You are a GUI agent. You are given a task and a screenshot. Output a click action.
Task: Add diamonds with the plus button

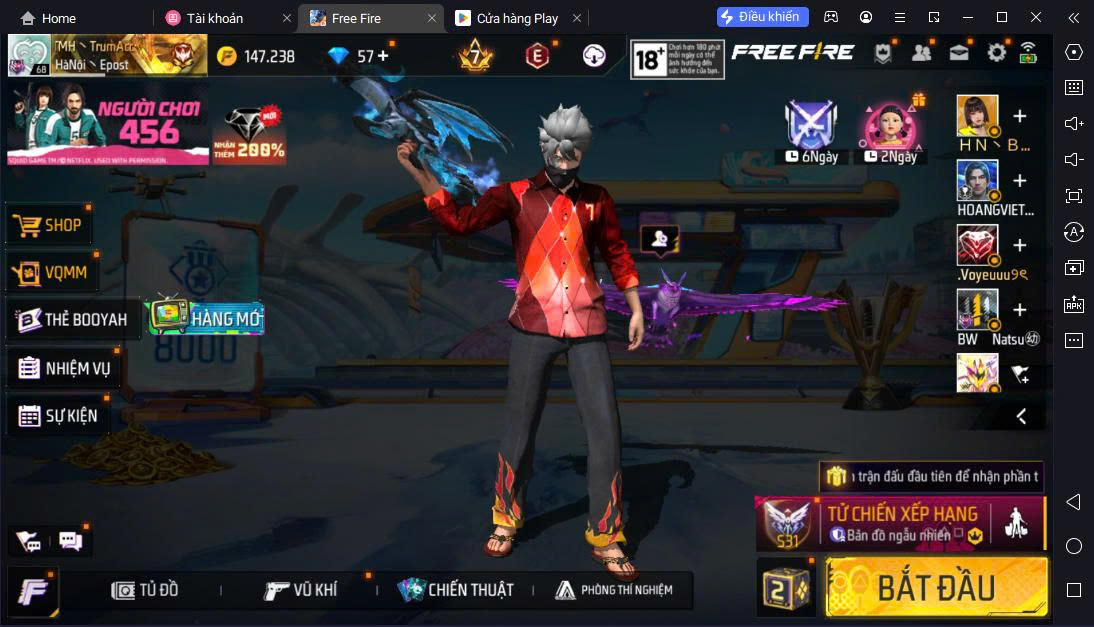coord(383,56)
